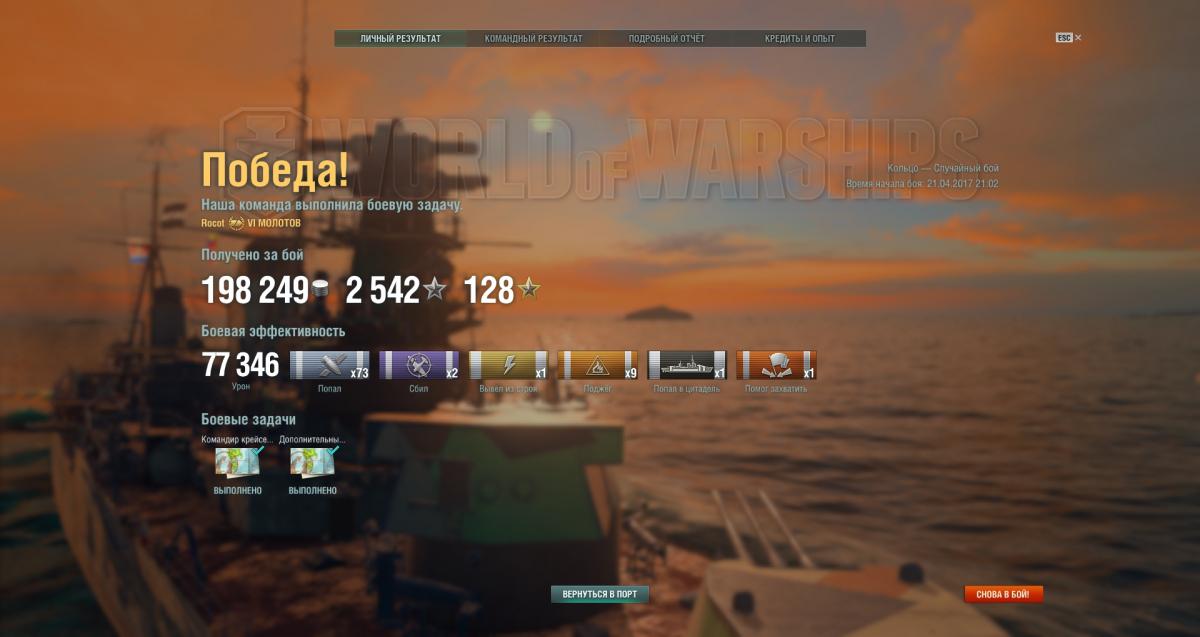The height and width of the screenshot is (637, 1200).
Task: Show the Подробный отчёт tab
Action: click(666, 39)
